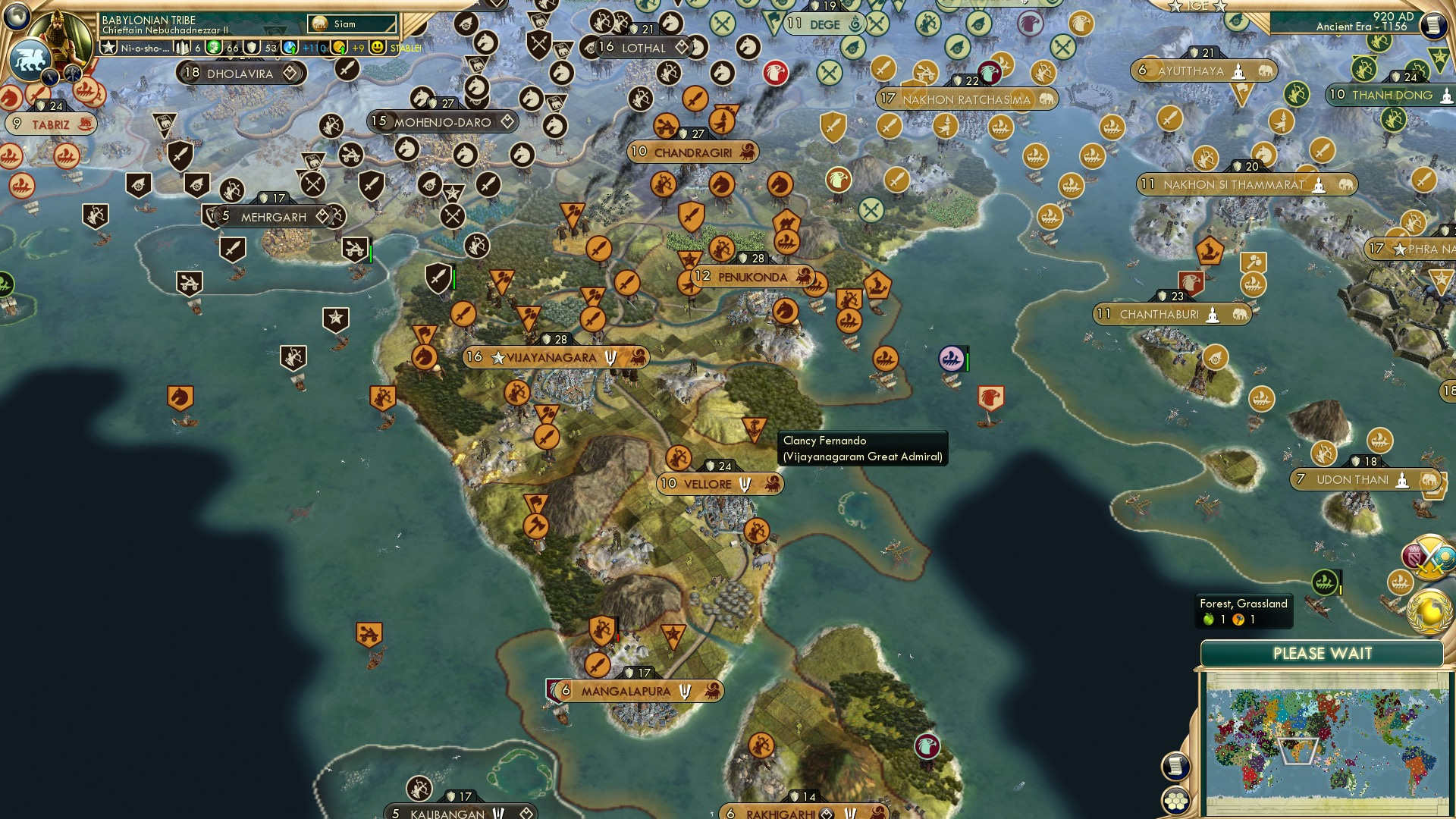Viewport: 1456px width, 819px height.
Task: Click the PLEASE WAIT banner
Action: [1324, 652]
